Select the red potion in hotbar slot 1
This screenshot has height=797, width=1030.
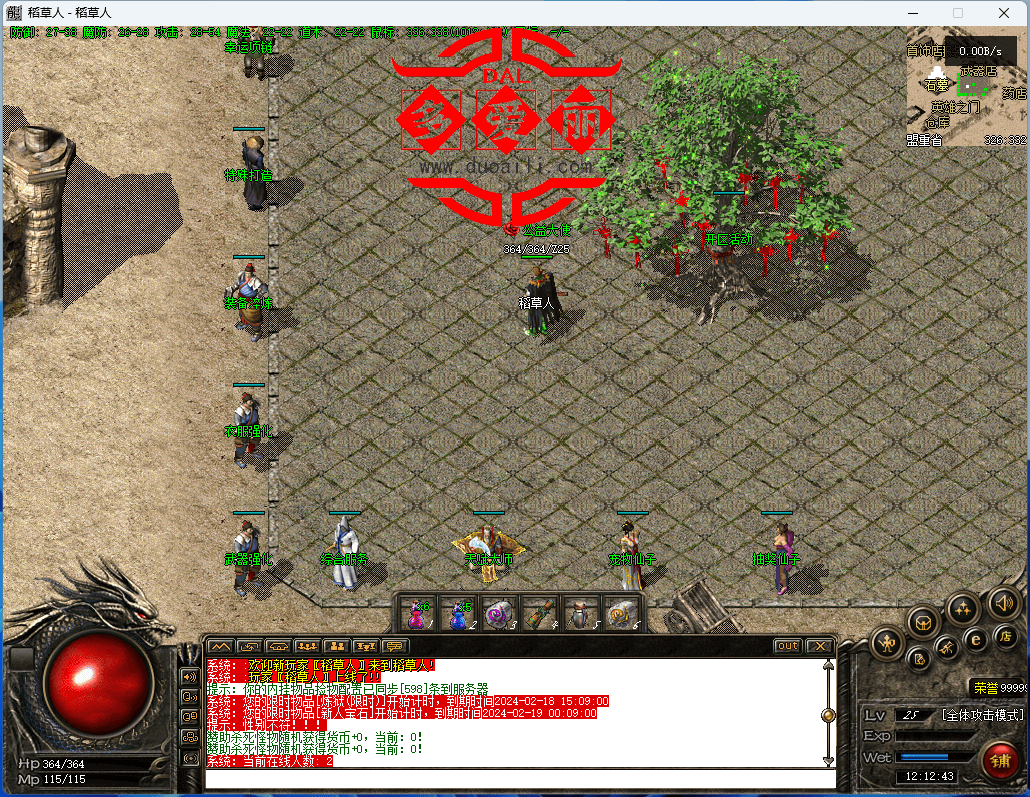tap(416, 613)
